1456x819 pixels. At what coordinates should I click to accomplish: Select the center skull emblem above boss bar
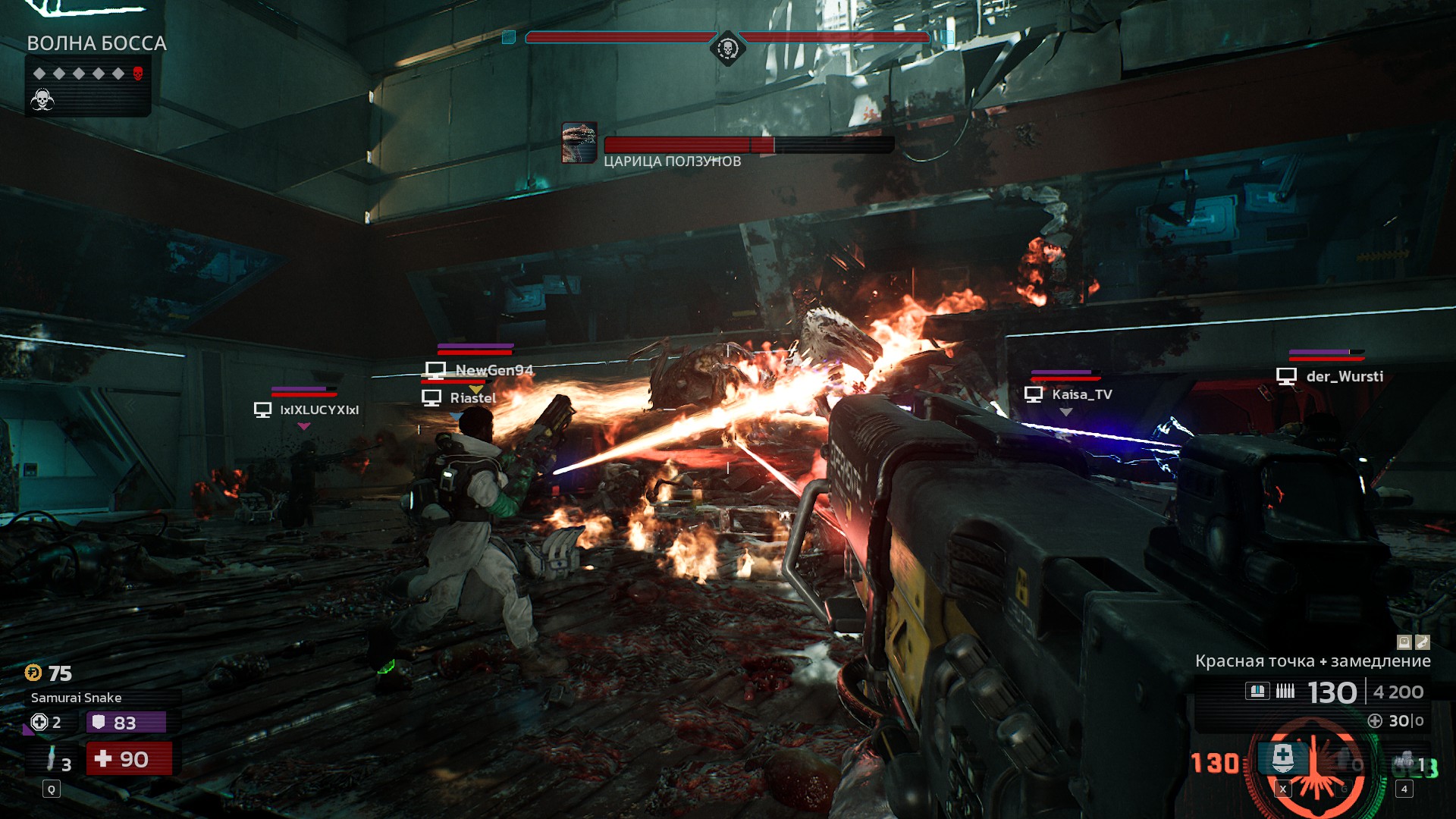click(x=727, y=49)
